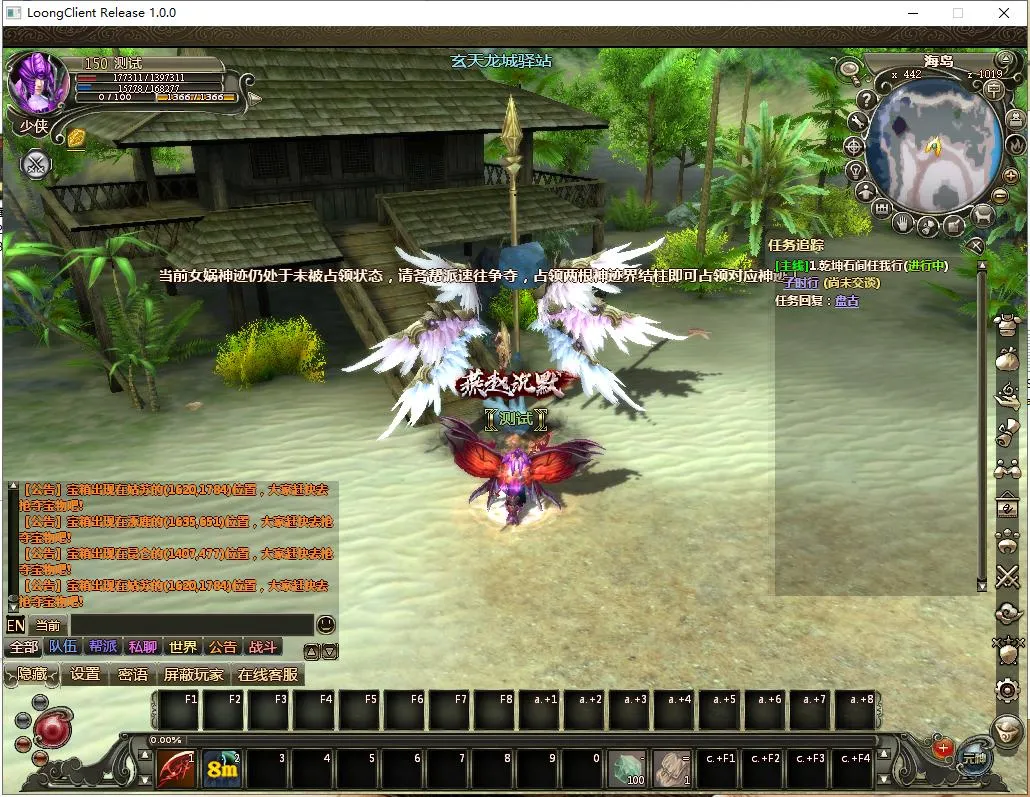The height and width of the screenshot is (797, 1030).
Task: Use the 8m item in slot 2
Action: click(221, 769)
